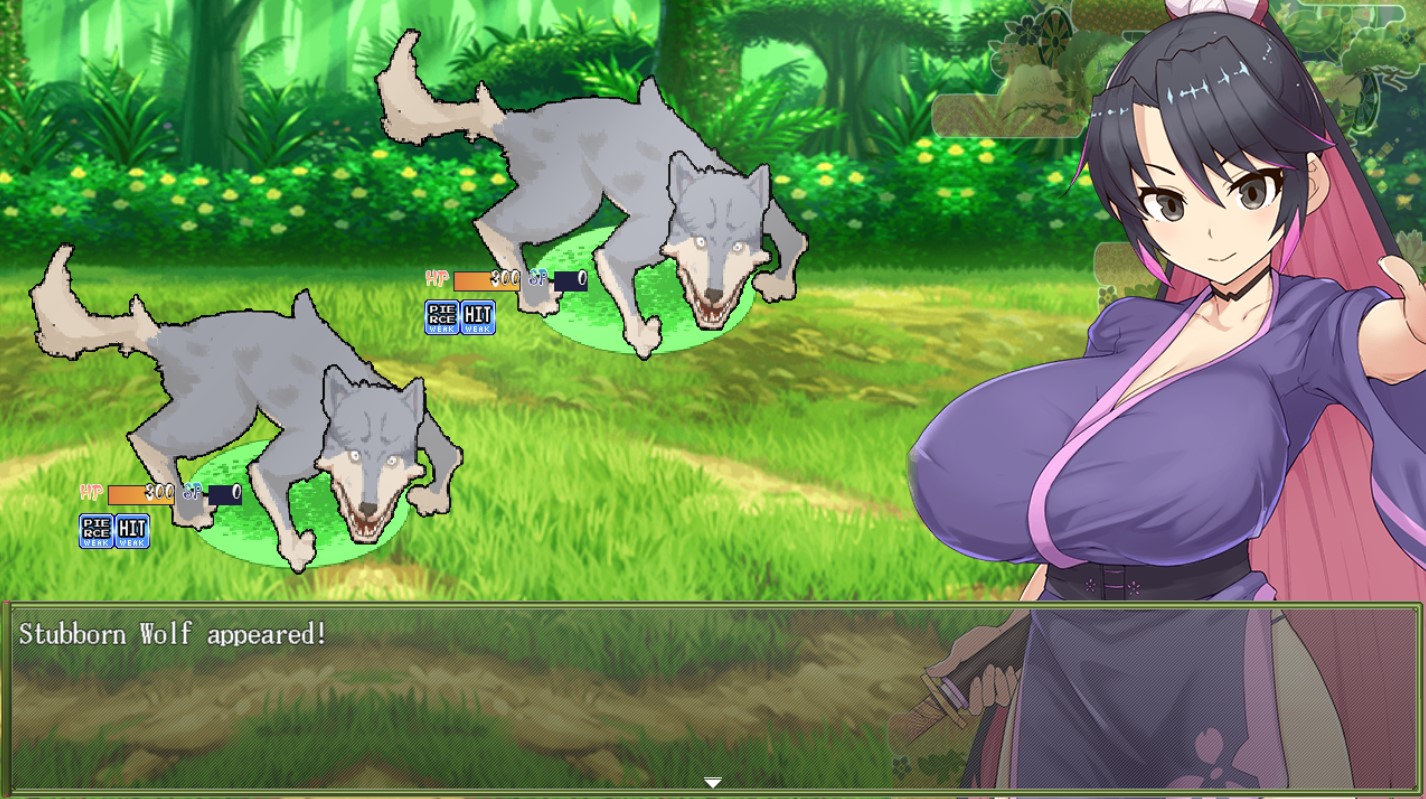Click the HIT WEAK weakness icon on the front wolf
Viewport: 1426px width, 799px height.
[x=134, y=531]
